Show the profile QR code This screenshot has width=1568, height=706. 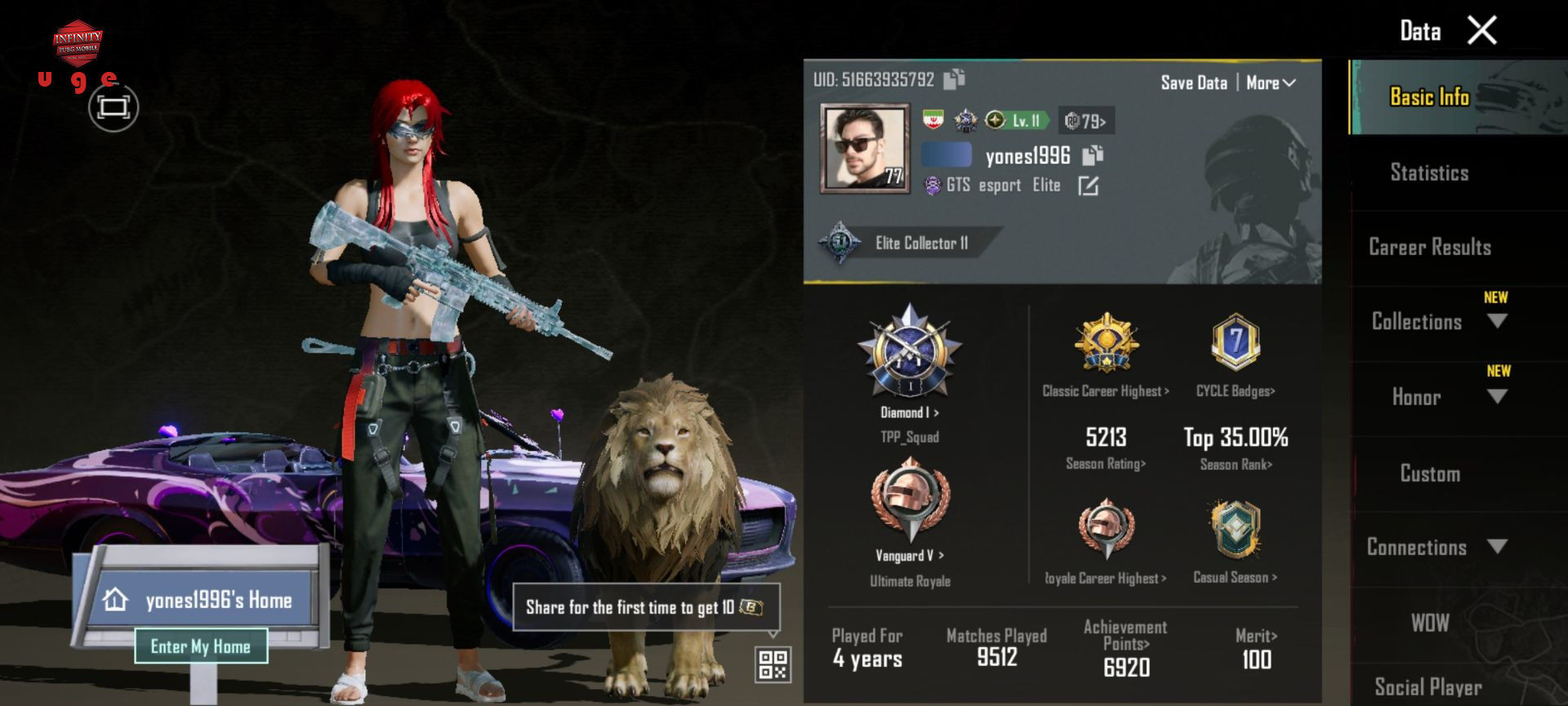[x=773, y=664]
